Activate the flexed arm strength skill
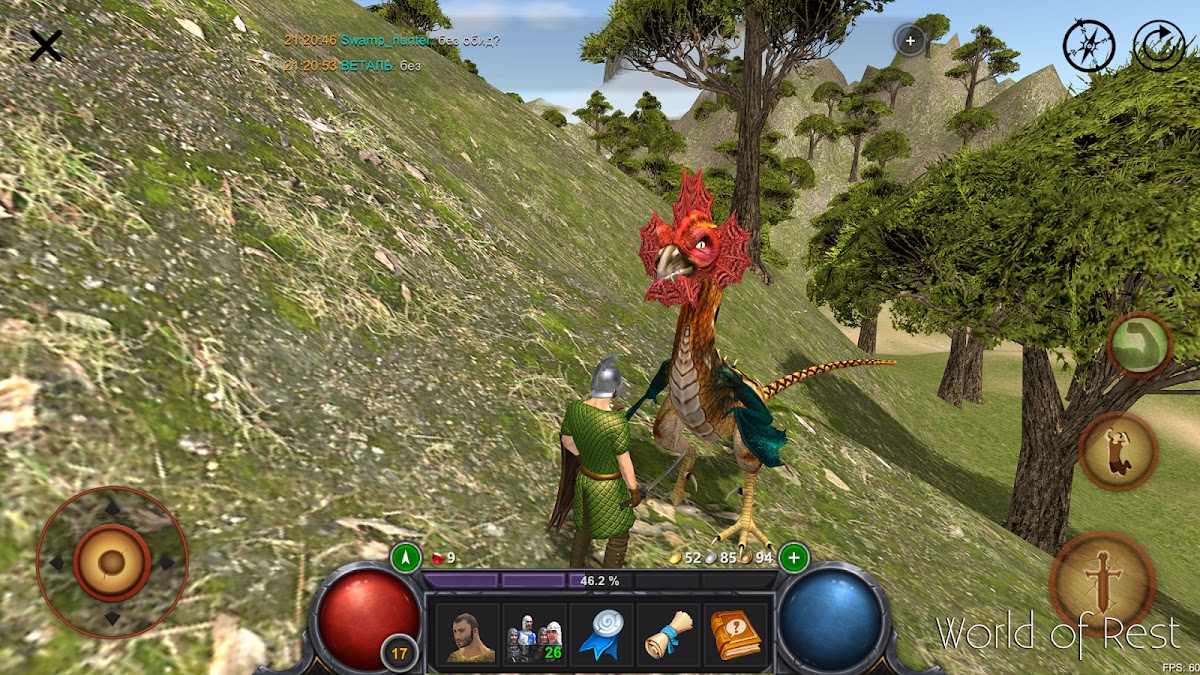The width and height of the screenshot is (1200, 675). coord(1140,345)
